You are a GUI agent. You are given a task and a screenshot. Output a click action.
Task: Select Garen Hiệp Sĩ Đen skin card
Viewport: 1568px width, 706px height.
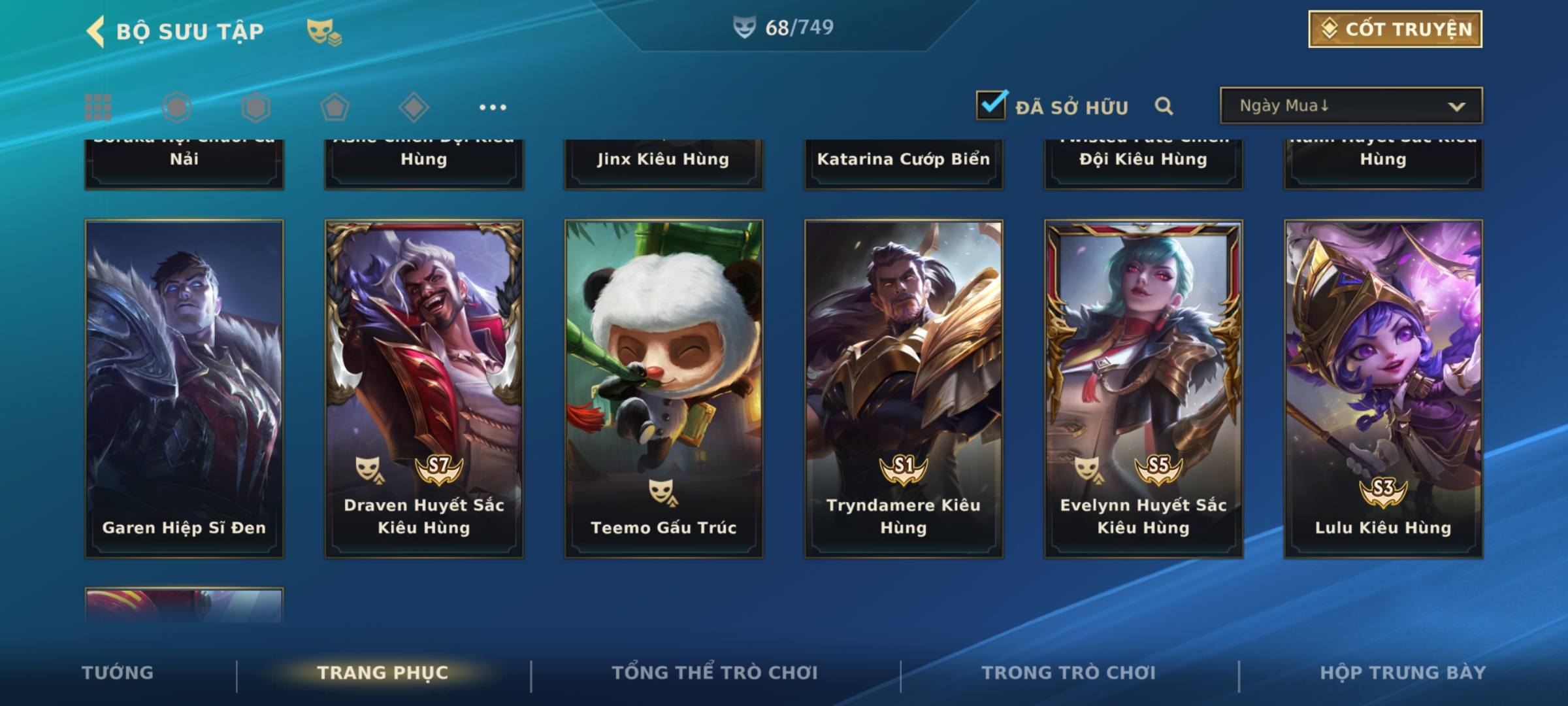point(184,388)
